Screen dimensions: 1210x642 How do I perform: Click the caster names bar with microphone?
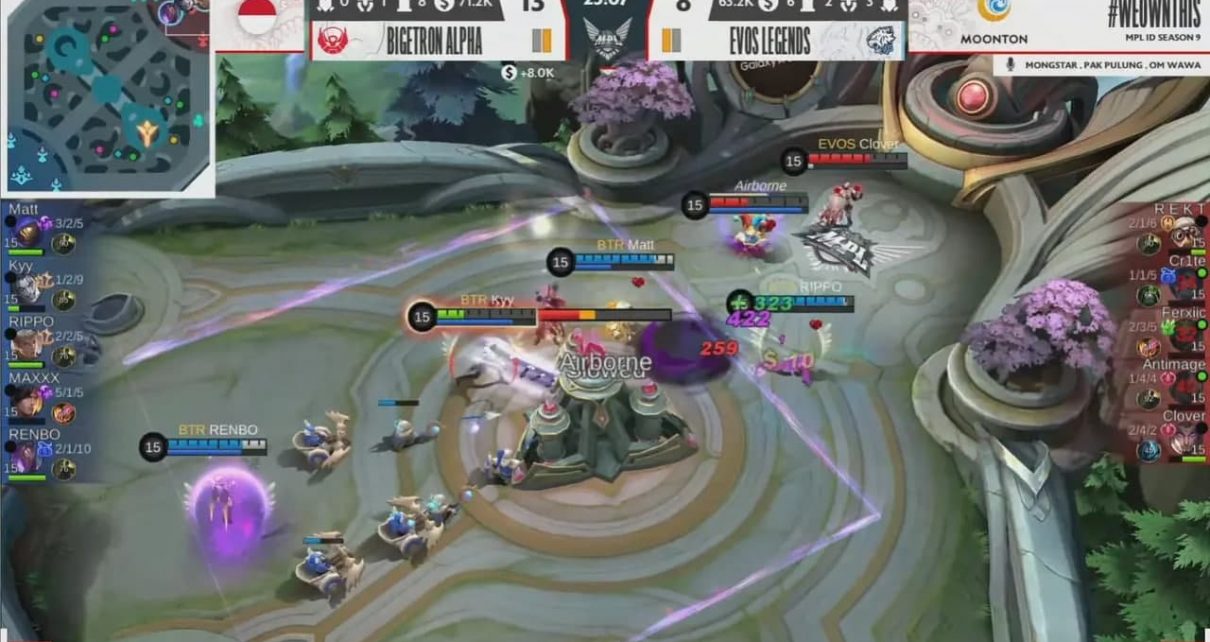pyautogui.click(x=1100, y=65)
